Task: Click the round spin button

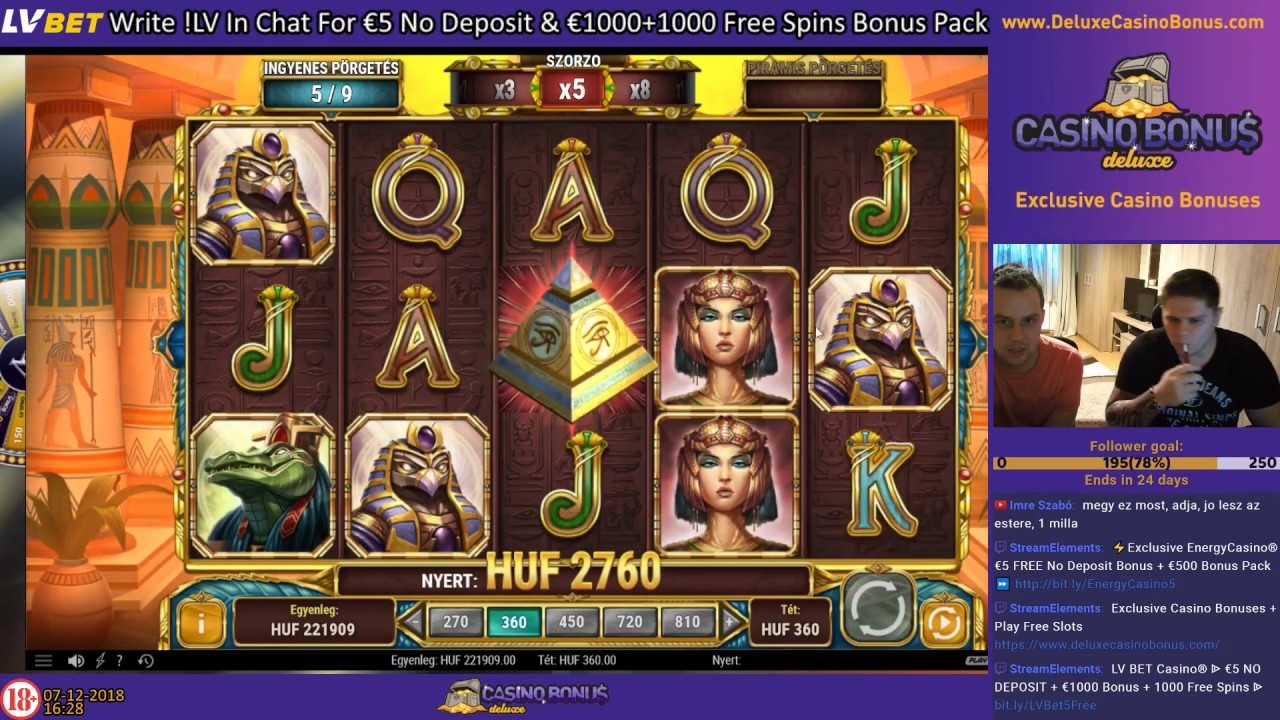Action: pyautogui.click(x=877, y=607)
